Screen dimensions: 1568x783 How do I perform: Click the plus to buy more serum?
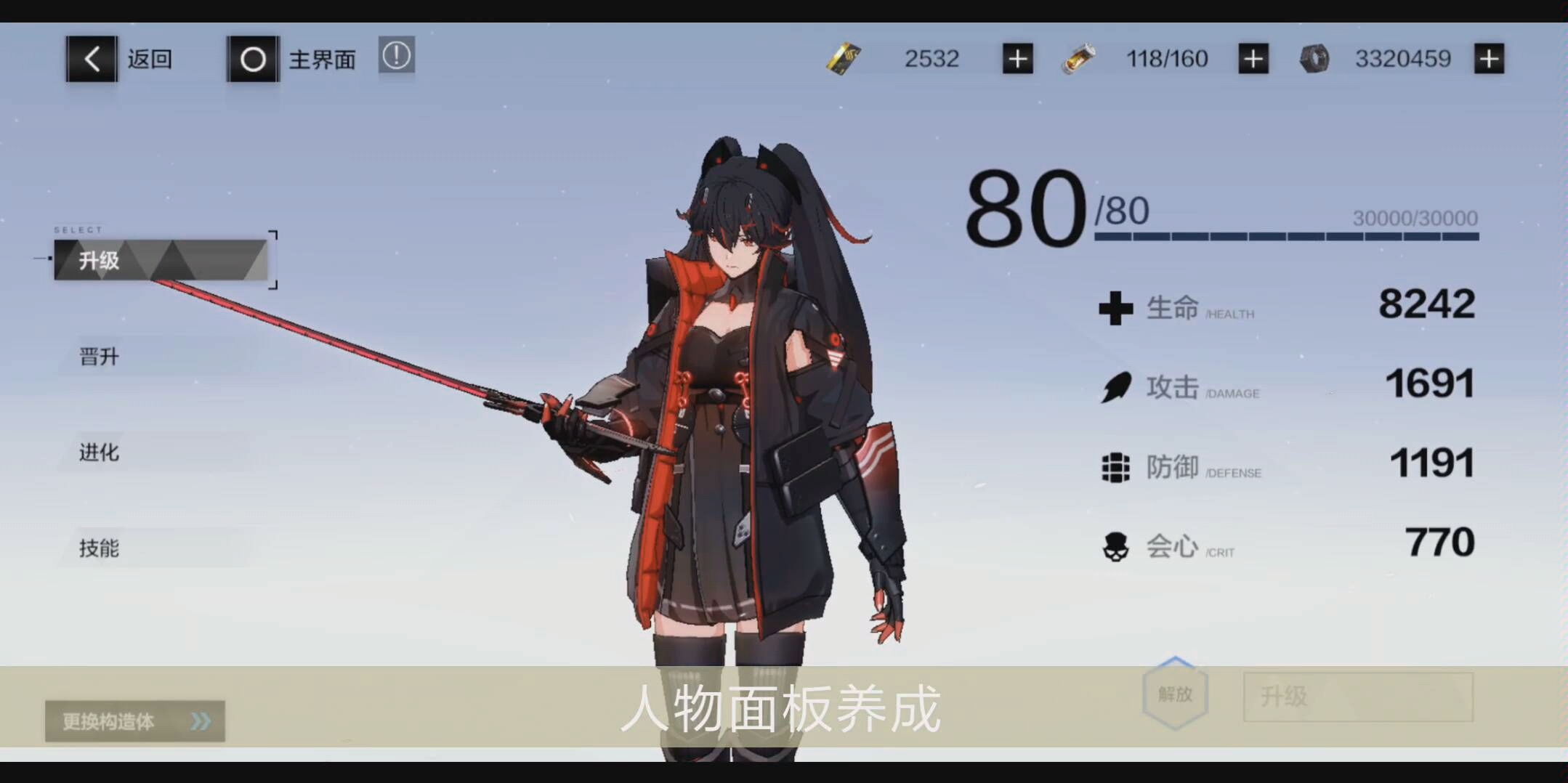(1252, 58)
